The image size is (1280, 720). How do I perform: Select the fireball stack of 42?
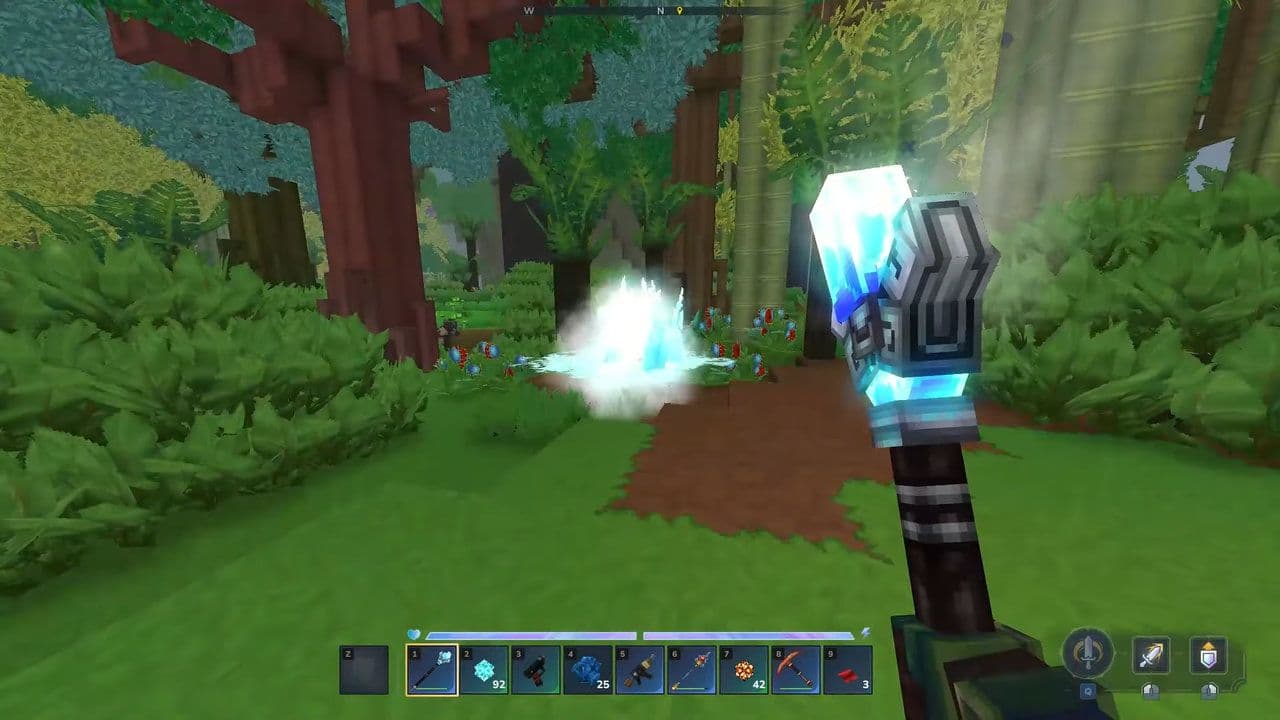click(x=744, y=668)
